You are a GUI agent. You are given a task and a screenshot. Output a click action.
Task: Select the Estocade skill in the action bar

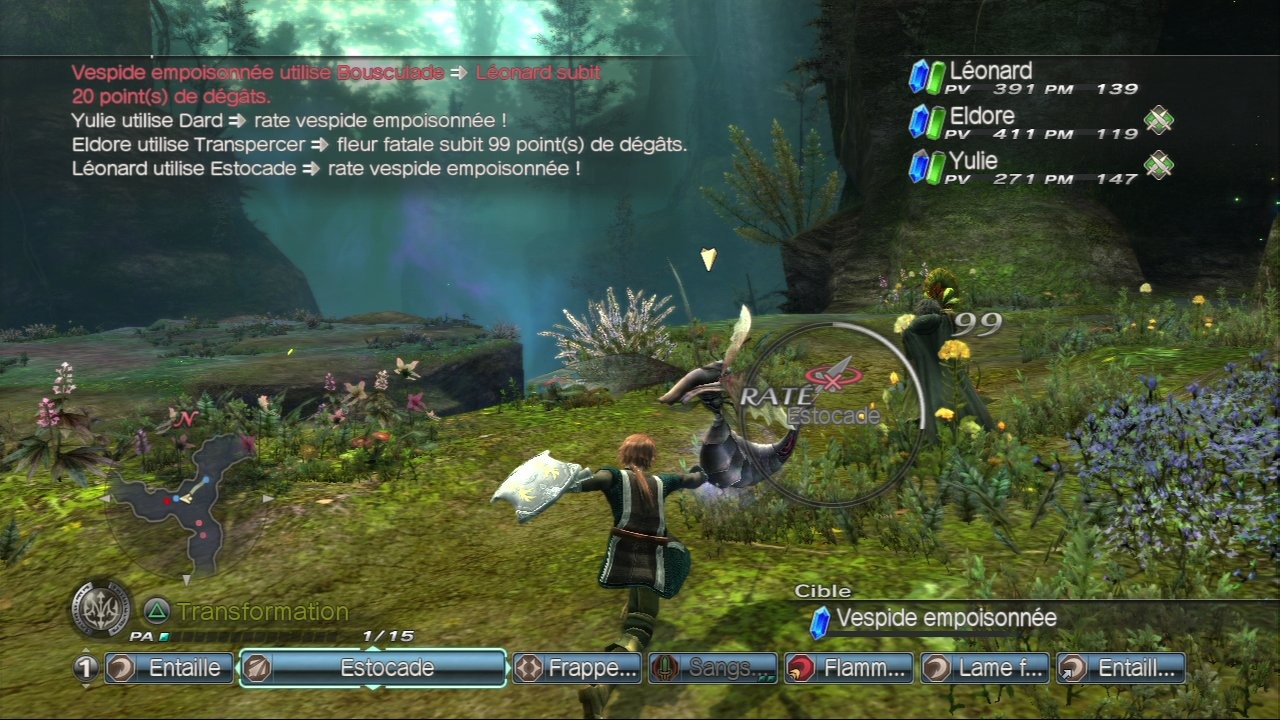[x=373, y=668]
